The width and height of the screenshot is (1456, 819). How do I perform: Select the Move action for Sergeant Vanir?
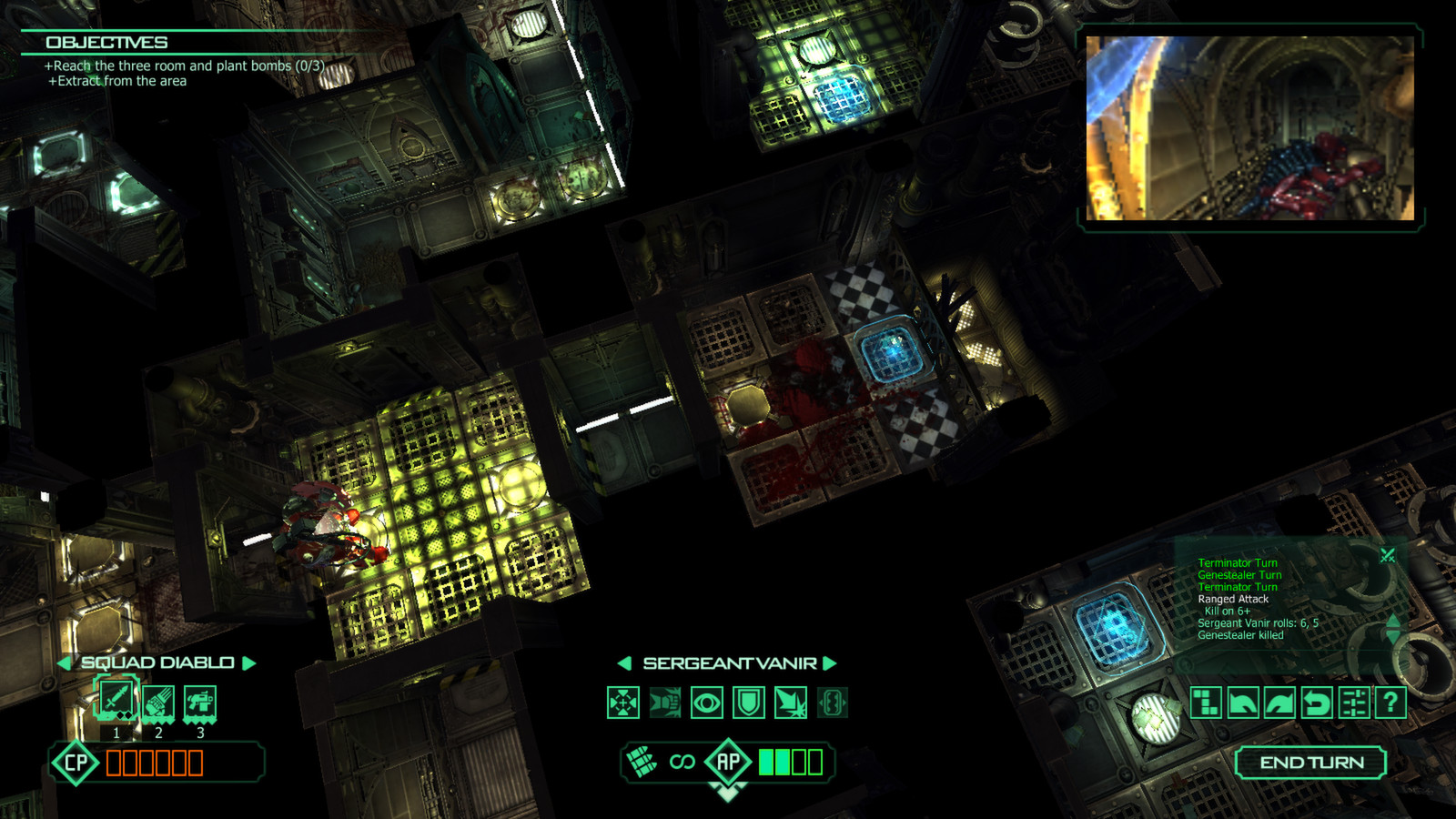tap(625, 703)
